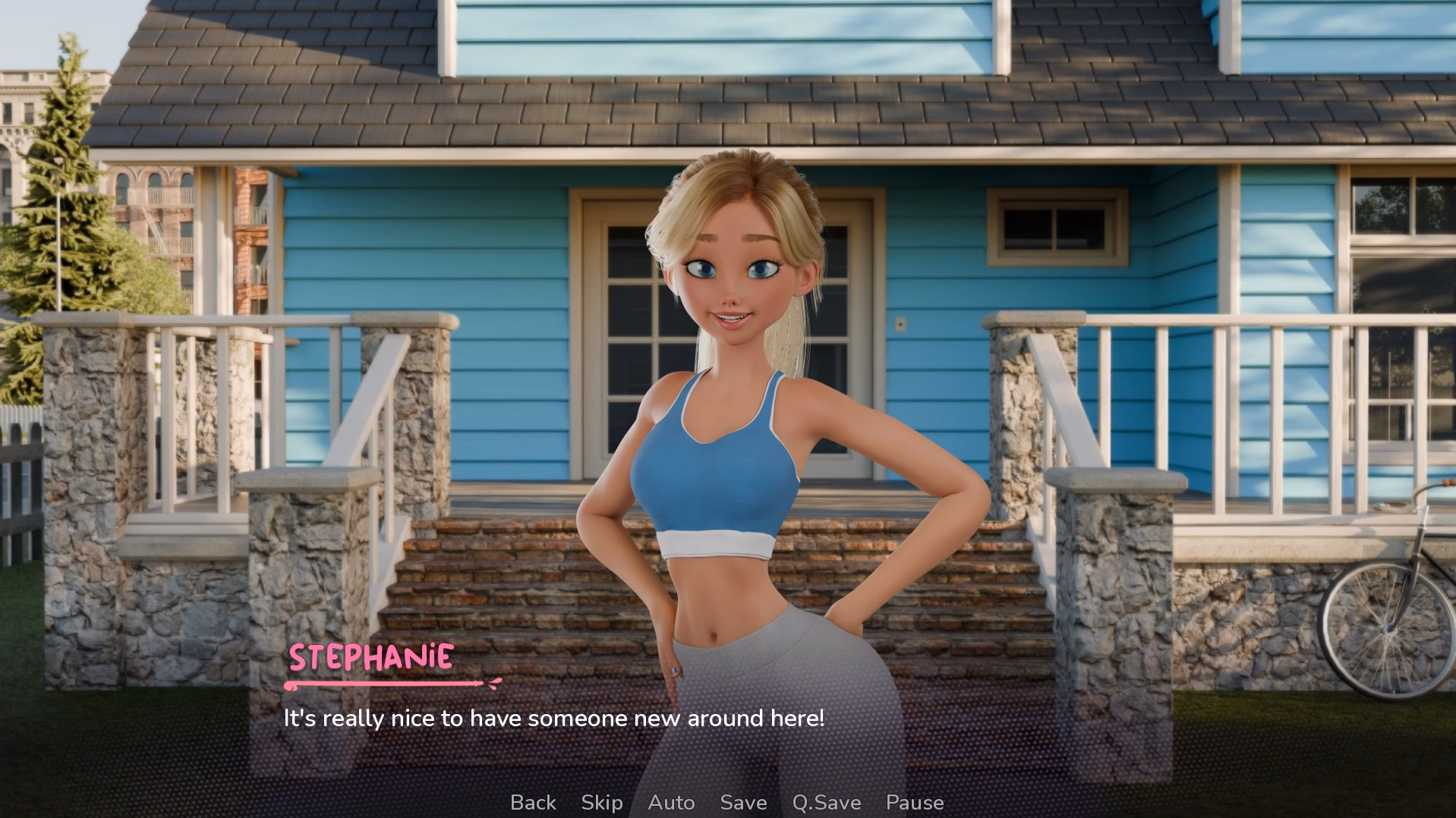
Task: Enable Skip mode to fast-forward dialogue
Action: click(x=601, y=802)
